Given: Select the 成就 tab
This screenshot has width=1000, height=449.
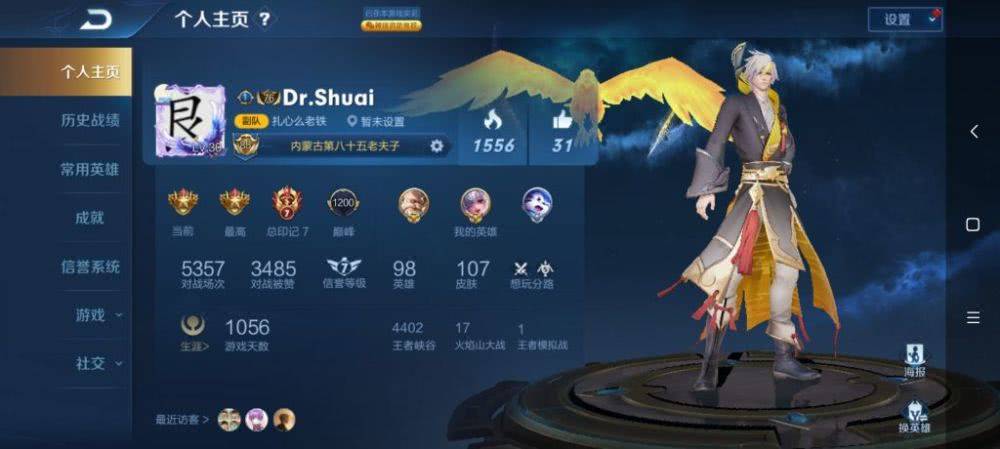Looking at the screenshot, I should click(x=90, y=217).
